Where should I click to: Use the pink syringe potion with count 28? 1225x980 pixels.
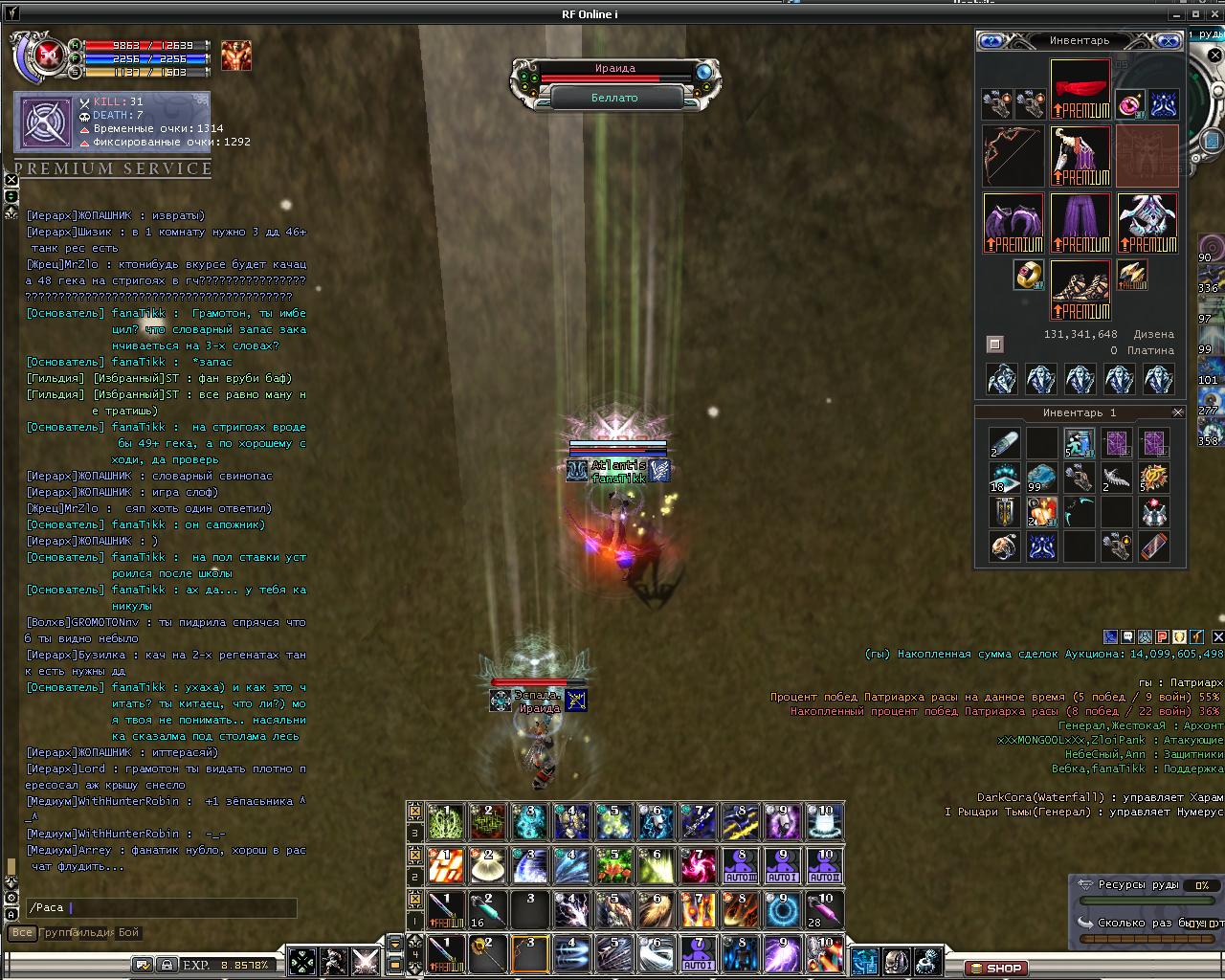point(824,909)
